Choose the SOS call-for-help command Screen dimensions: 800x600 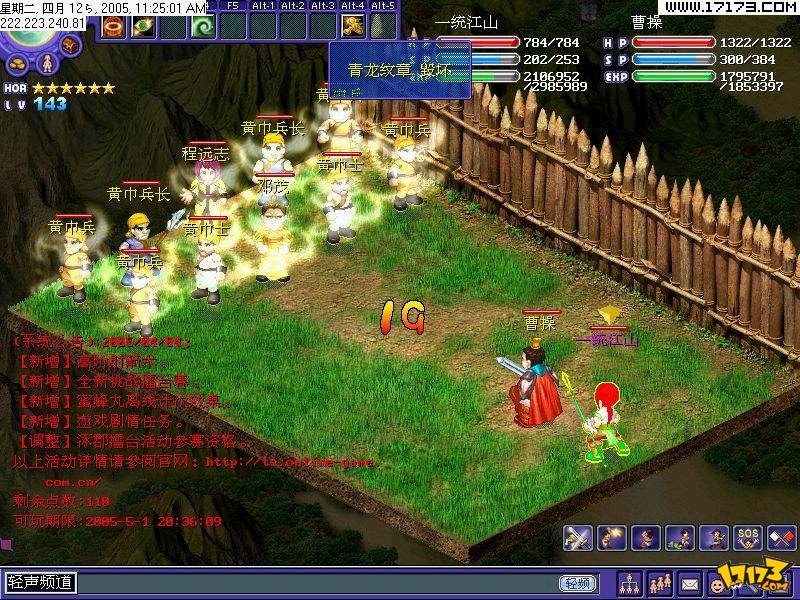(x=747, y=538)
